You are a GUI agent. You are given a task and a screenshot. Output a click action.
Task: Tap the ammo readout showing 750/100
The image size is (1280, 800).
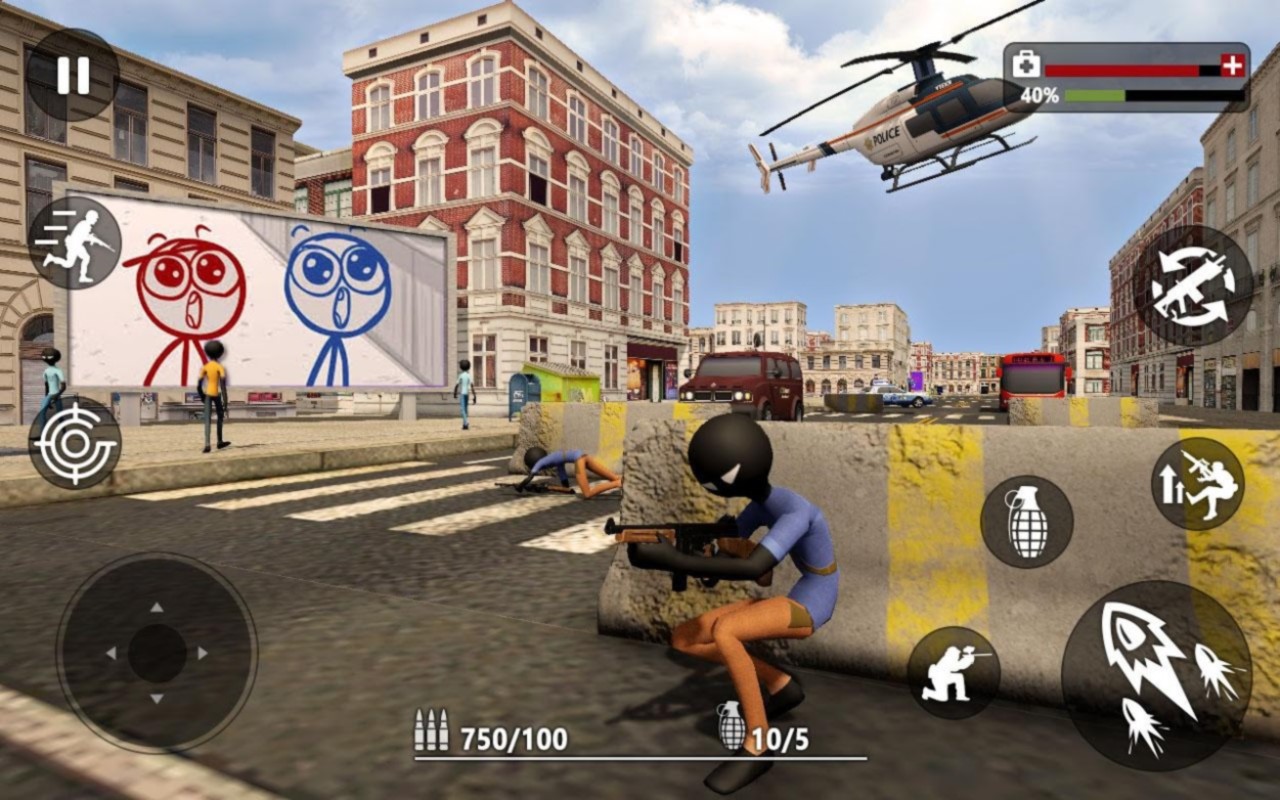point(513,737)
